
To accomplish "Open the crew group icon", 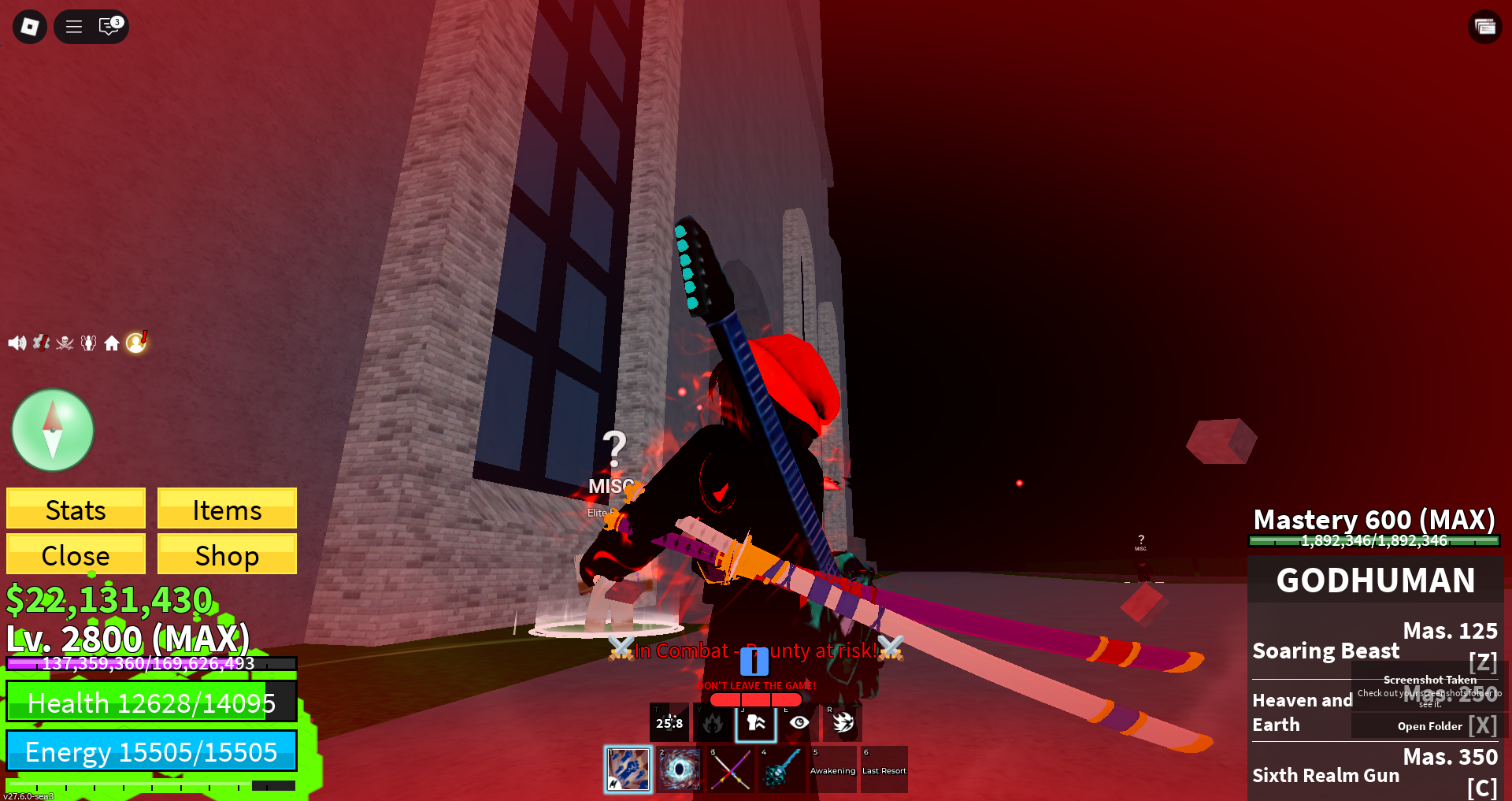I will click(88, 343).
